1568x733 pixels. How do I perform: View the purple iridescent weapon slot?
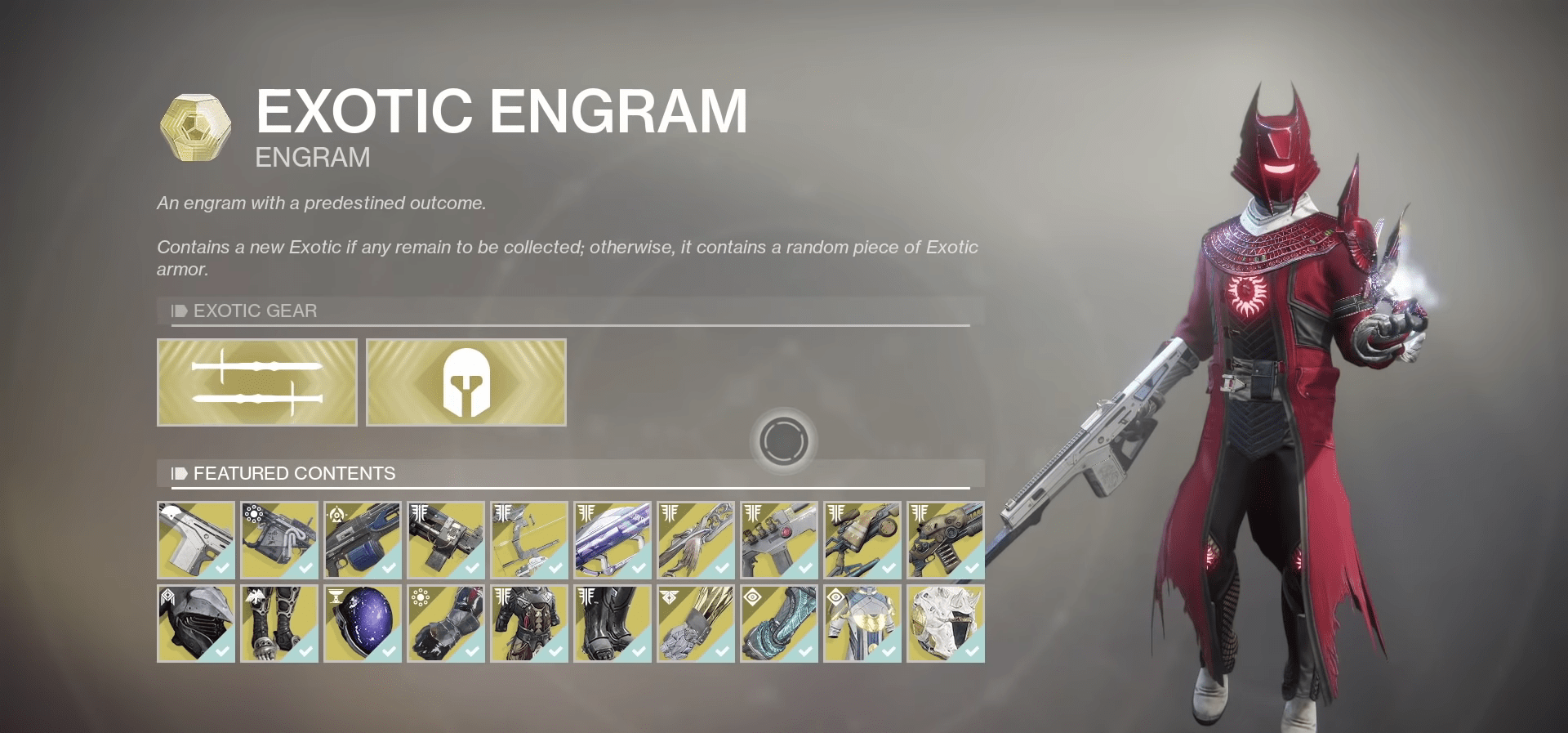pos(612,540)
